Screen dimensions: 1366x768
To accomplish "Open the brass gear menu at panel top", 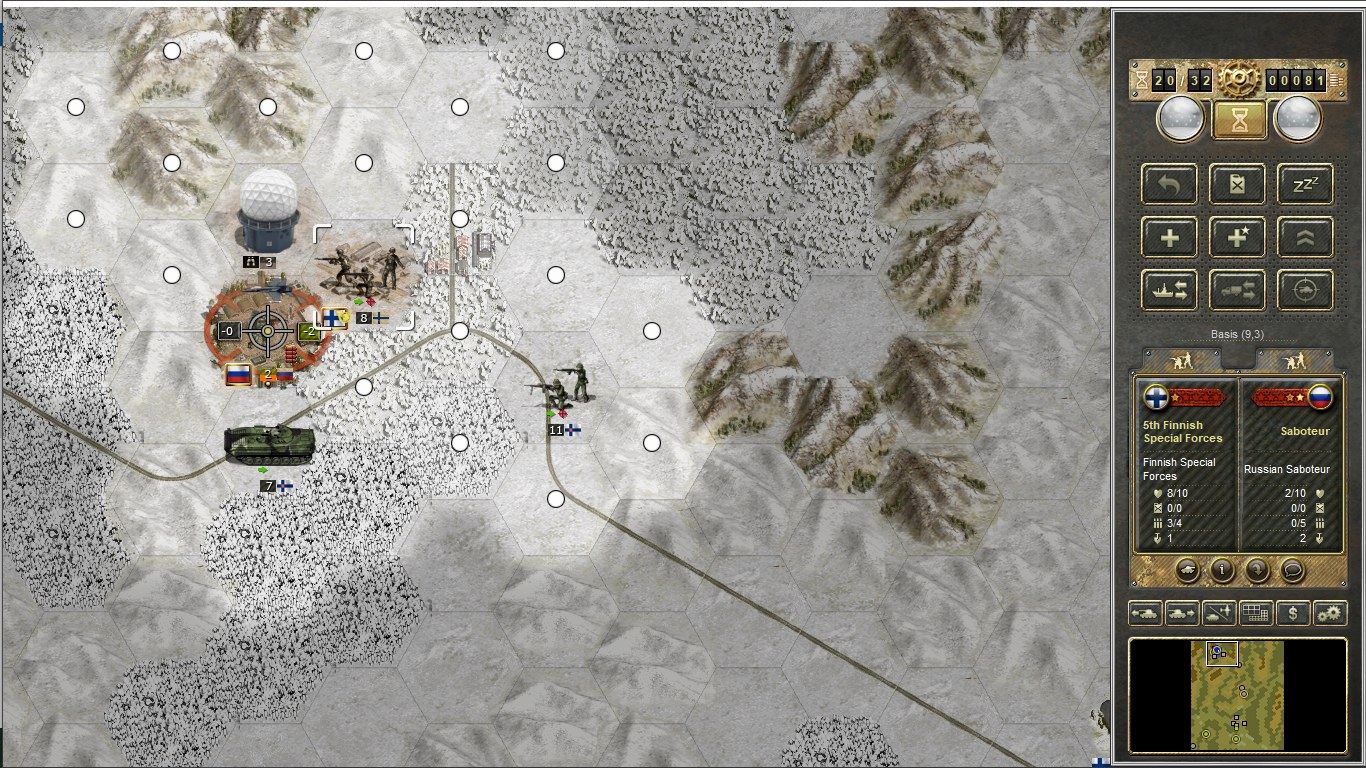I will pyautogui.click(x=1238, y=79).
